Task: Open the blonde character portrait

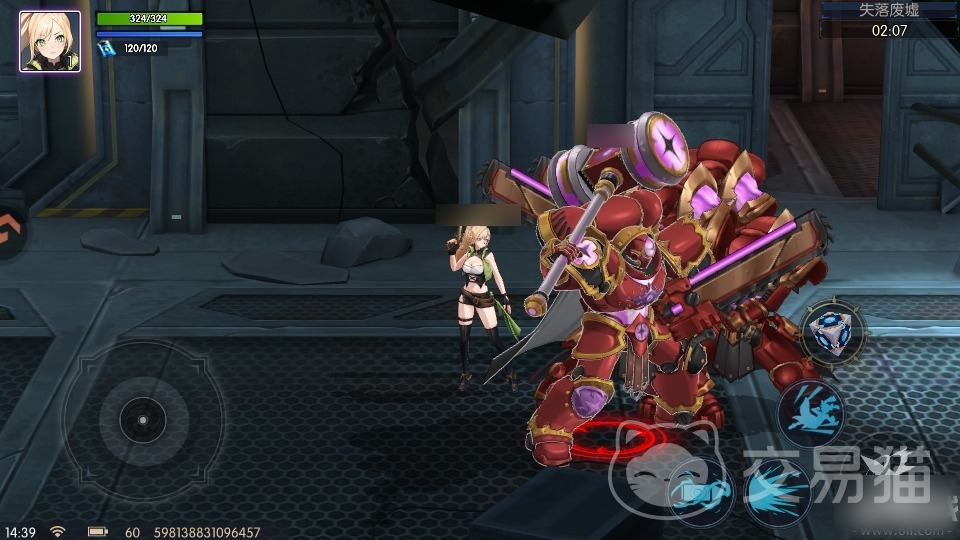Action: [x=50, y=41]
